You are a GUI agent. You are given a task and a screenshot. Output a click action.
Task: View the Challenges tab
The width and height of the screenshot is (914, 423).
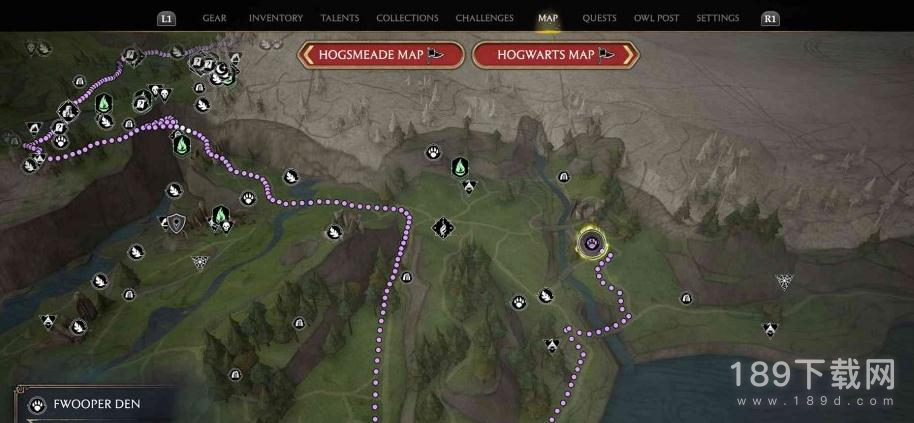point(484,18)
